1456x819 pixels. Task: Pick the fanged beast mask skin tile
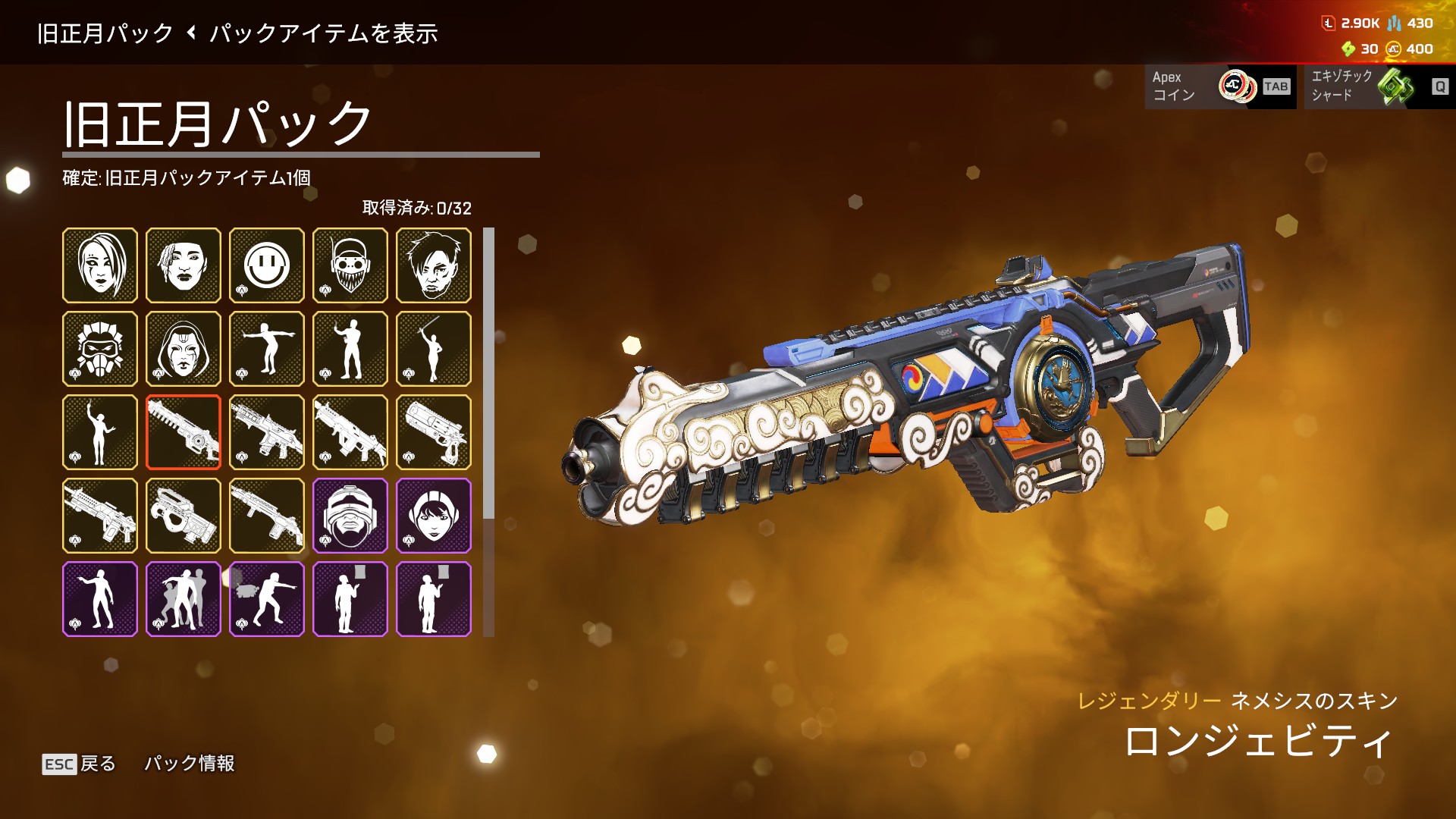pyautogui.click(x=100, y=349)
